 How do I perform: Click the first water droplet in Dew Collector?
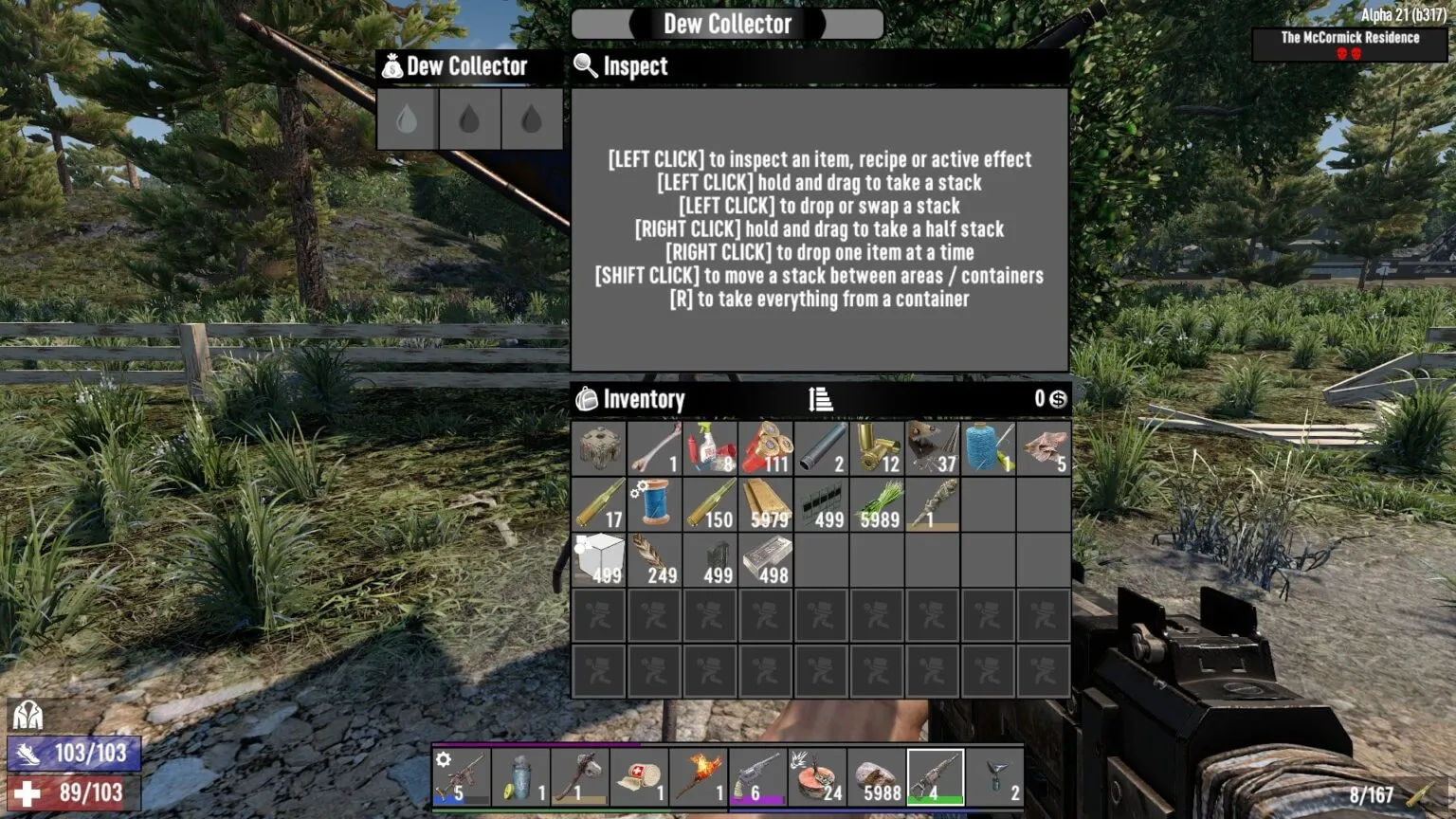[406, 119]
